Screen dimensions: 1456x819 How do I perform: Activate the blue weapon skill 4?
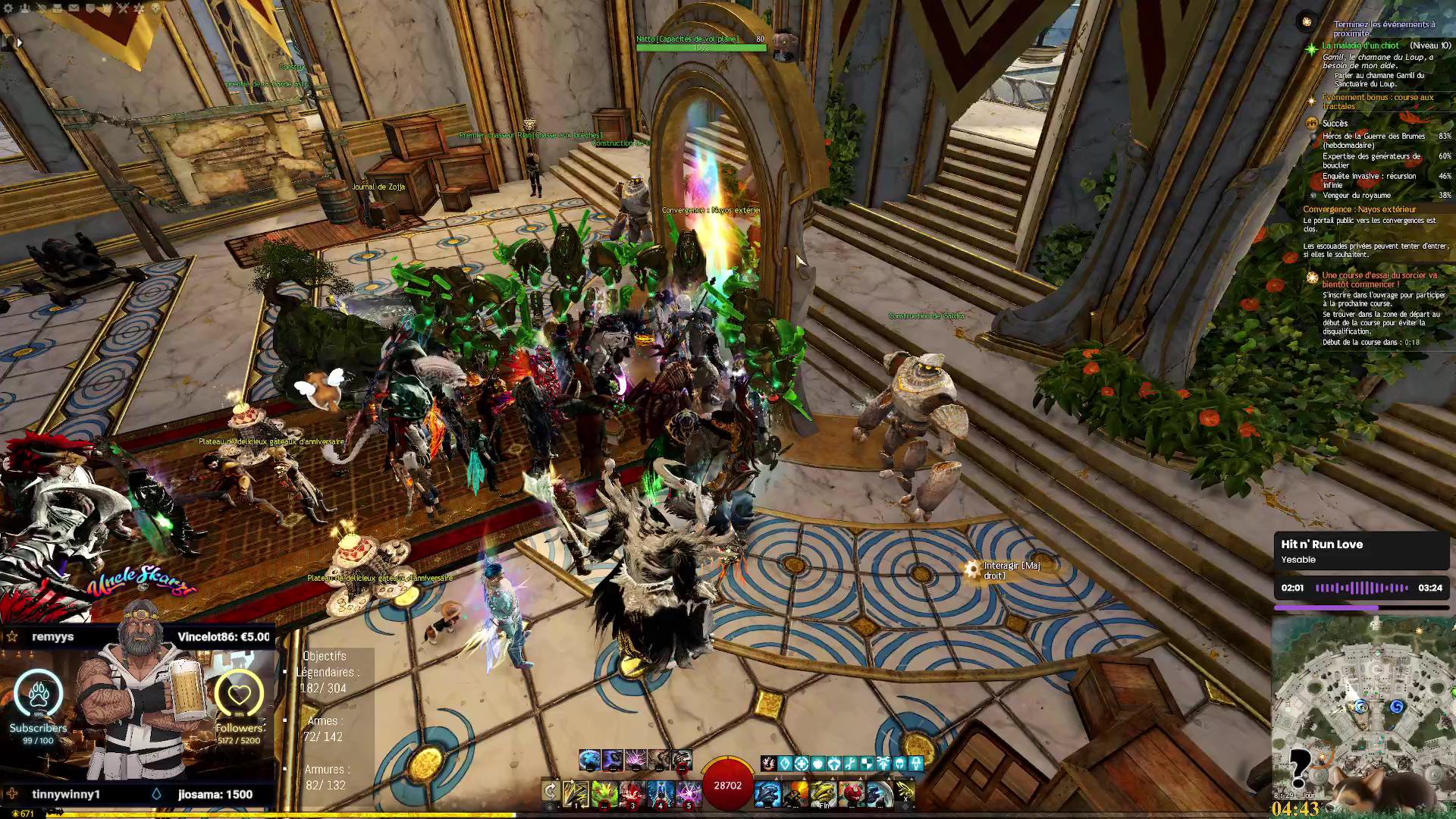[661, 793]
